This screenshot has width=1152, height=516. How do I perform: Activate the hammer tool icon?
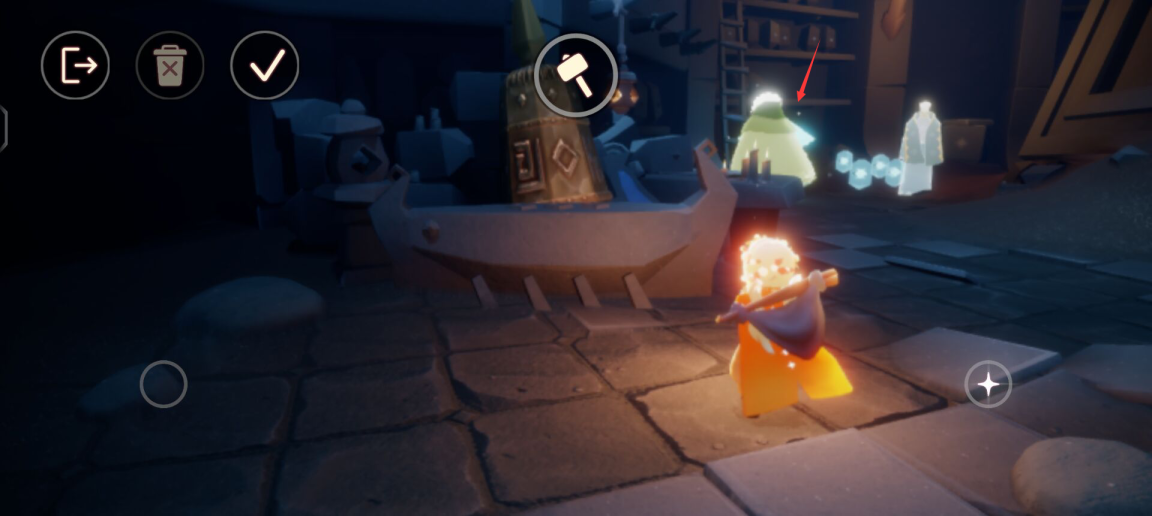(x=576, y=74)
